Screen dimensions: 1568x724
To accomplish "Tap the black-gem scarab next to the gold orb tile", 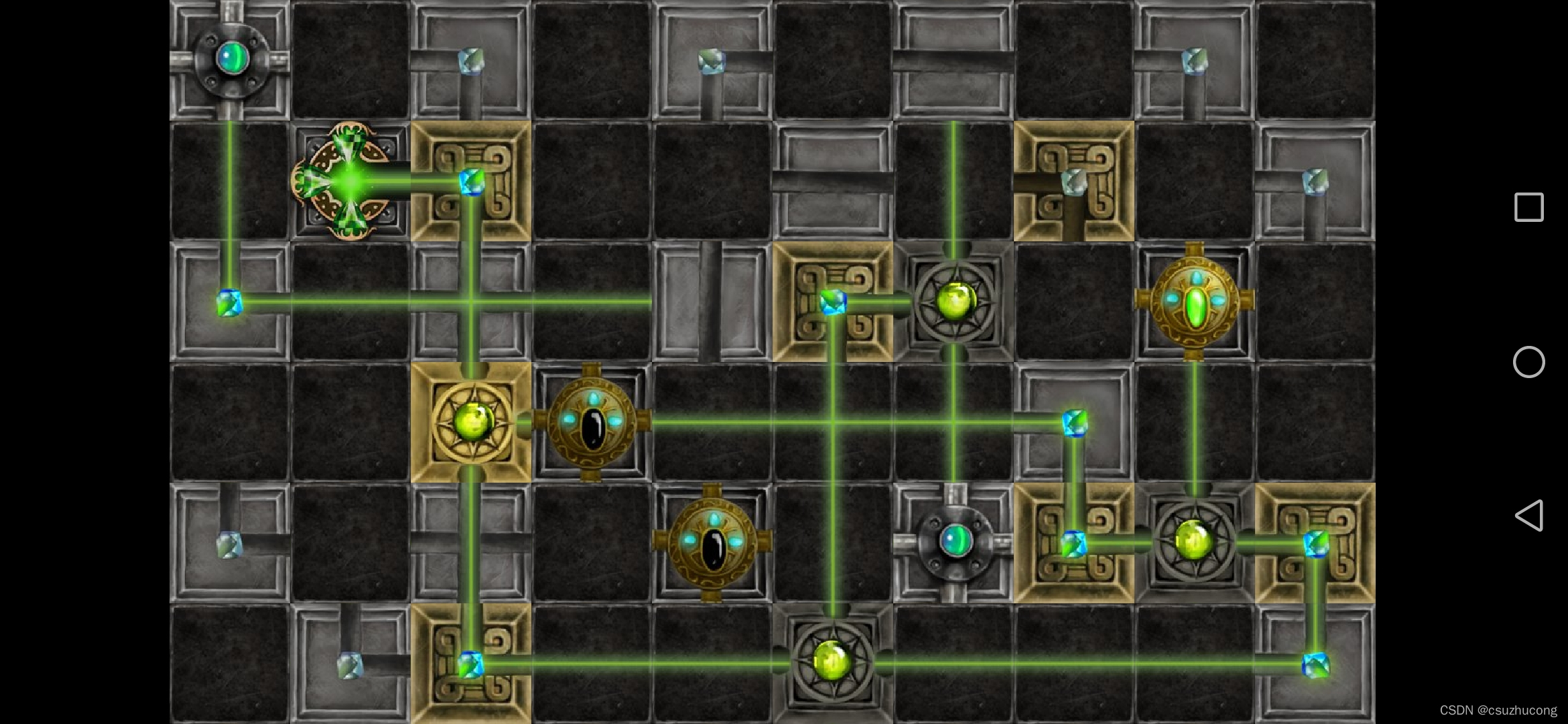I will pos(592,422).
